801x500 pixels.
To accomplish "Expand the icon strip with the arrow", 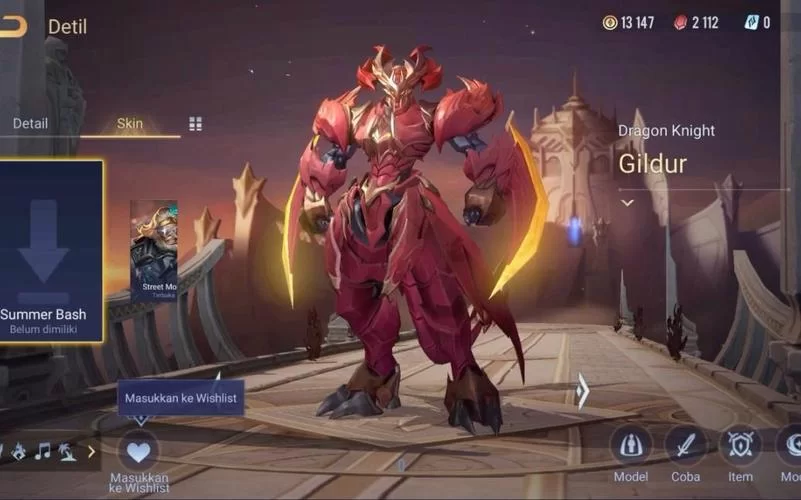I will pyautogui.click(x=91, y=451).
